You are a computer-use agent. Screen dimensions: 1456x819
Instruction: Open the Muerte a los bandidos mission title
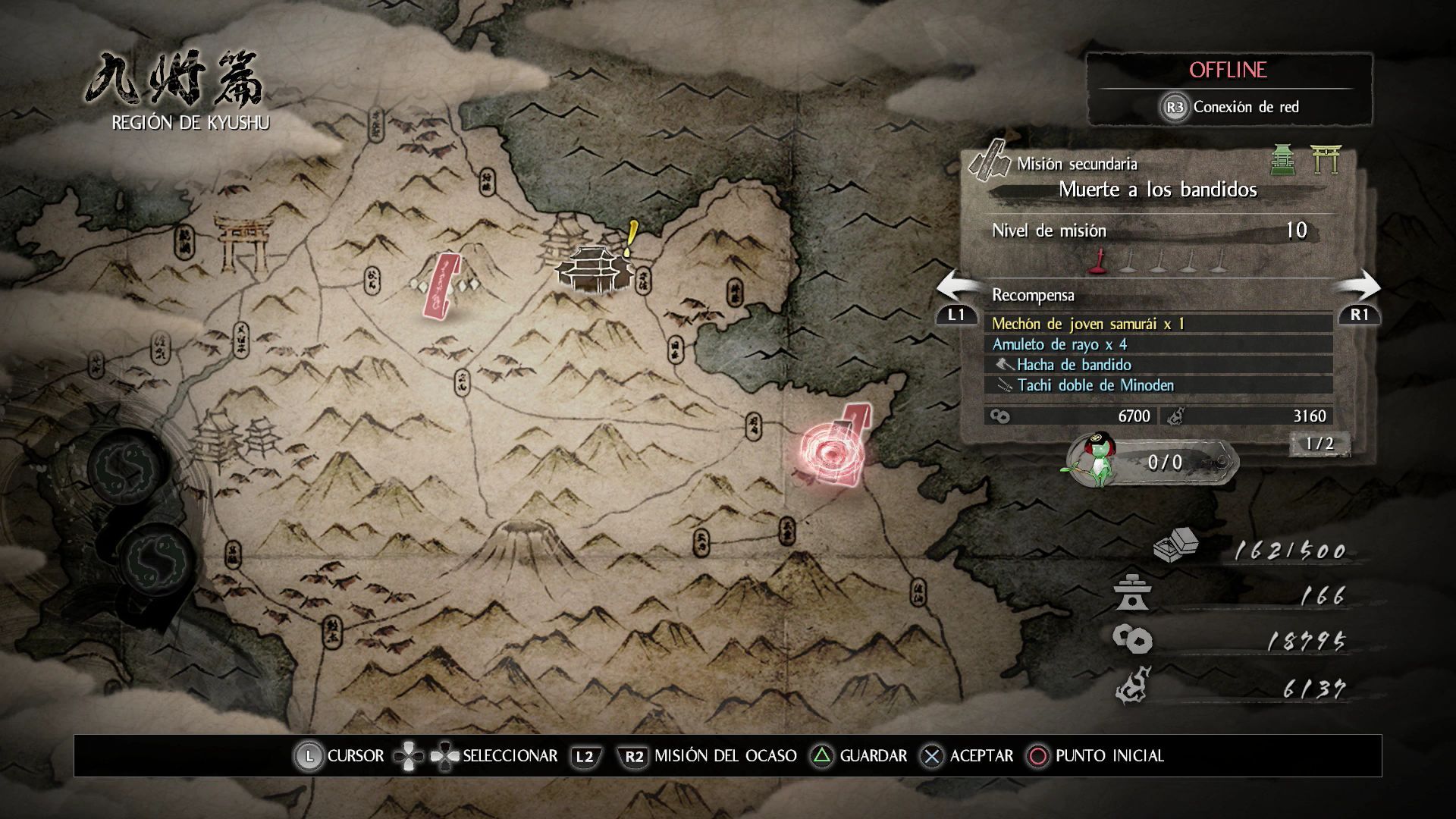[1157, 190]
